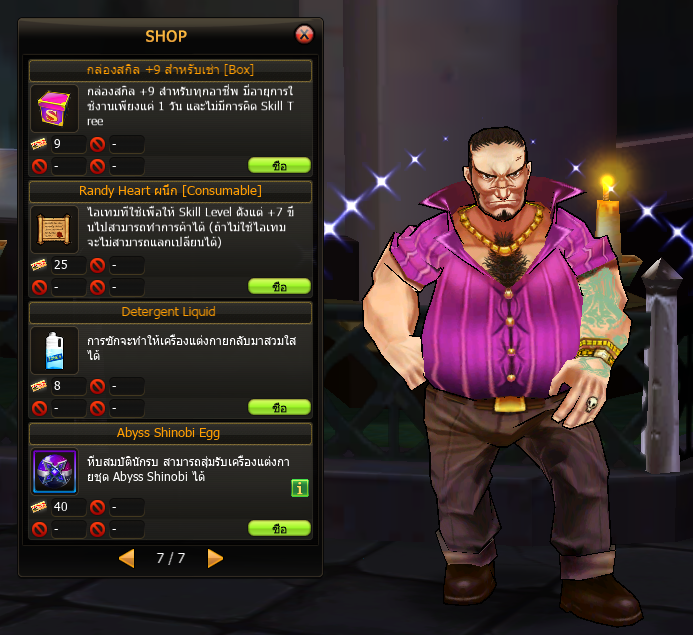
Task: Buy the +9 skill box item
Action: click(279, 166)
